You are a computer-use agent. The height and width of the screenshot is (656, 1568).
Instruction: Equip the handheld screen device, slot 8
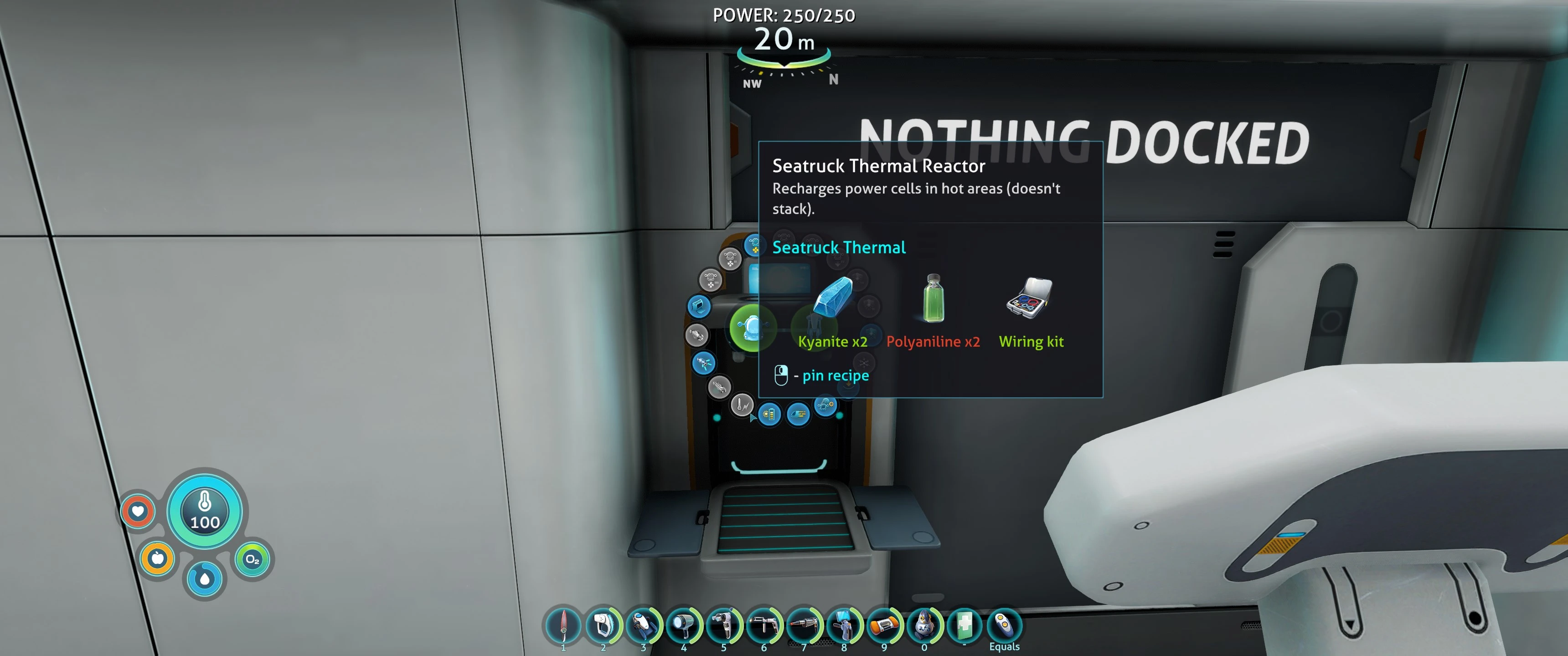coord(844,625)
